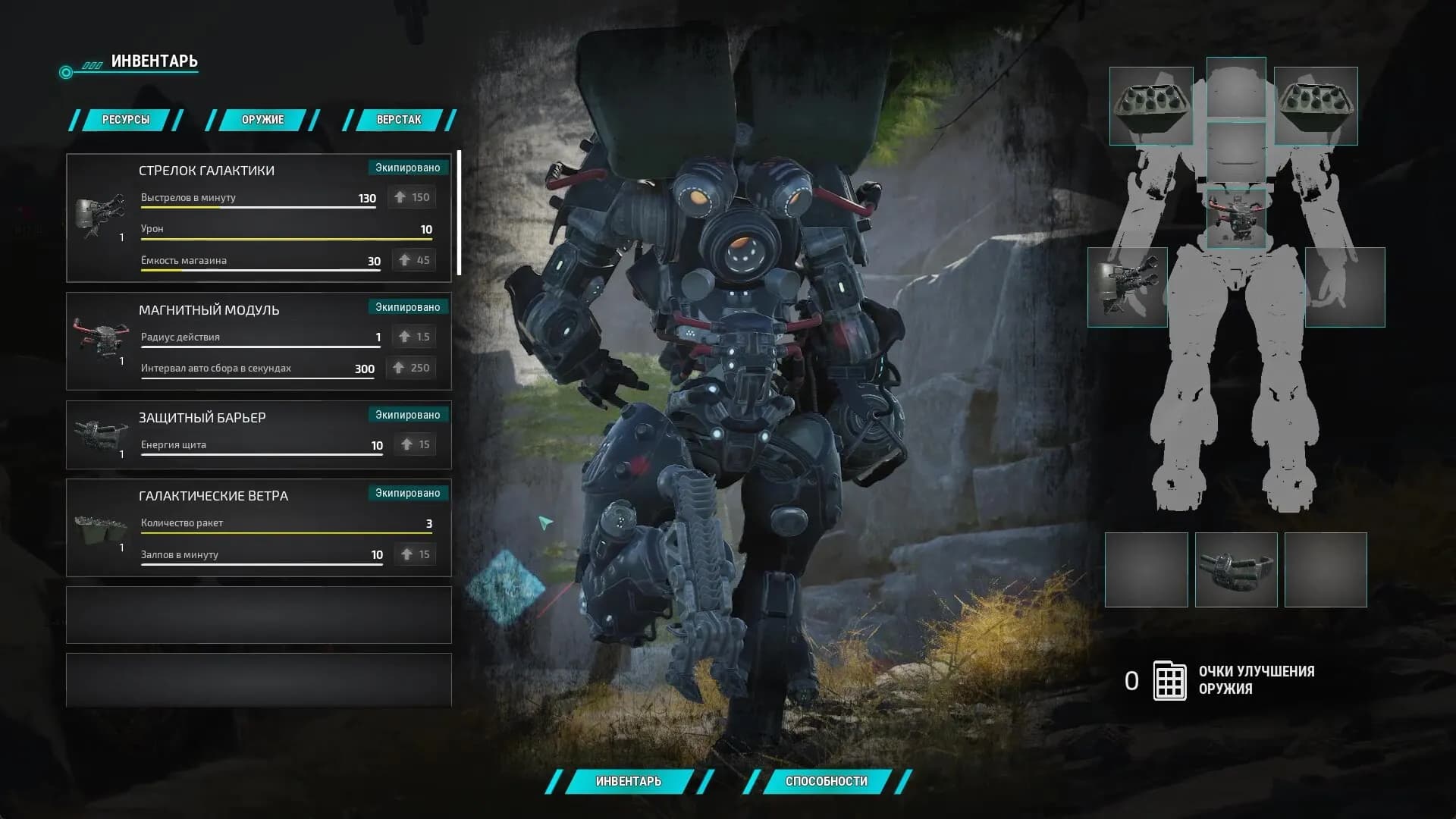Improve auto-collect interval to 250

(x=410, y=368)
